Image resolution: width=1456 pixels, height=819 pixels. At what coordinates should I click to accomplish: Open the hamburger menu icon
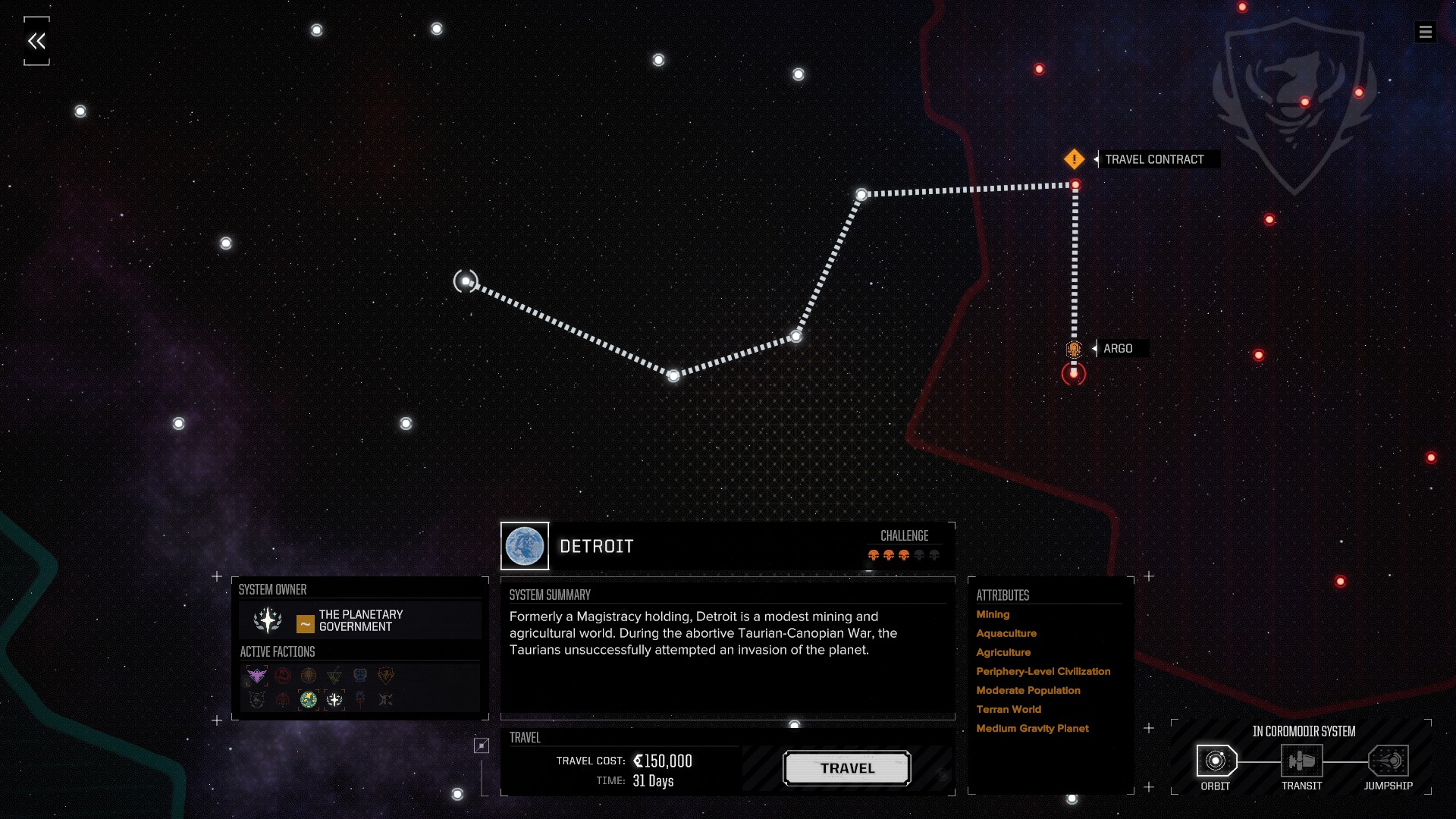(1425, 32)
